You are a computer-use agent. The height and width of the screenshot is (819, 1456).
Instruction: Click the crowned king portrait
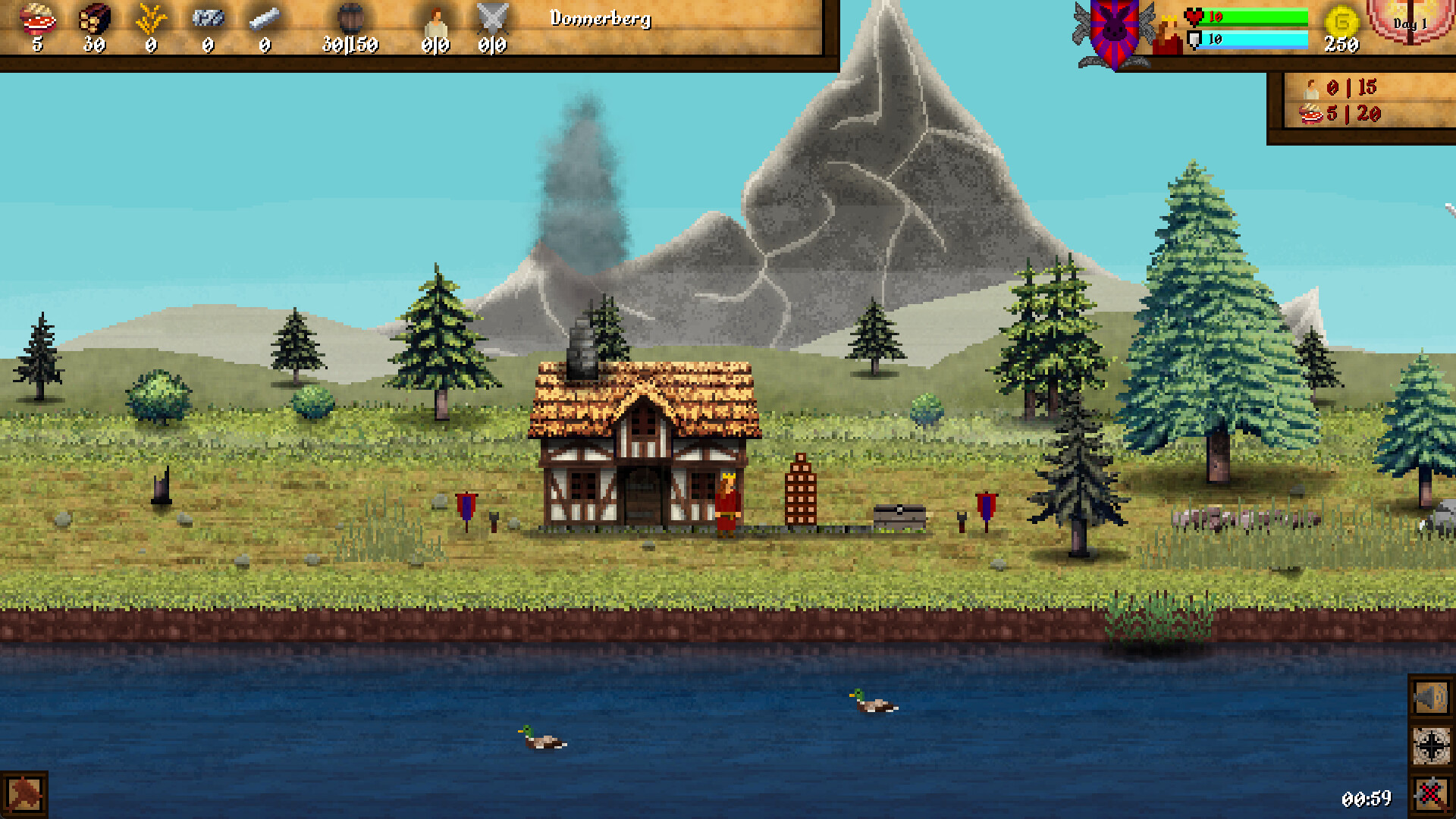(x=1167, y=35)
